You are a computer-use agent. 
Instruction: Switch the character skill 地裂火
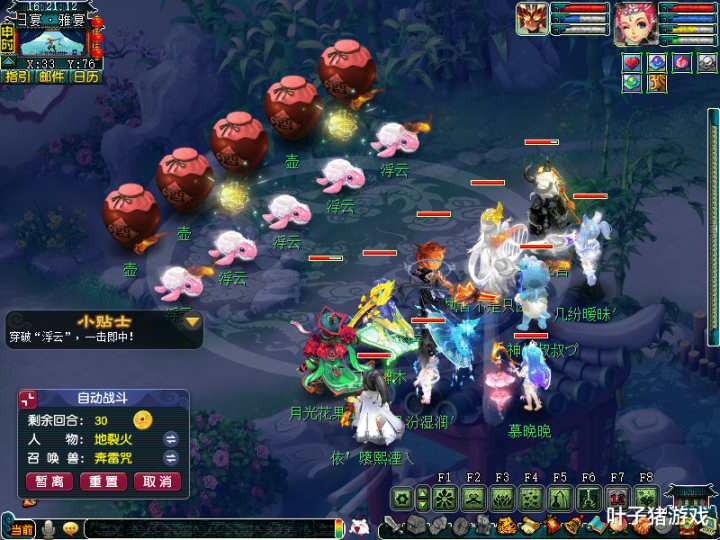point(171,438)
